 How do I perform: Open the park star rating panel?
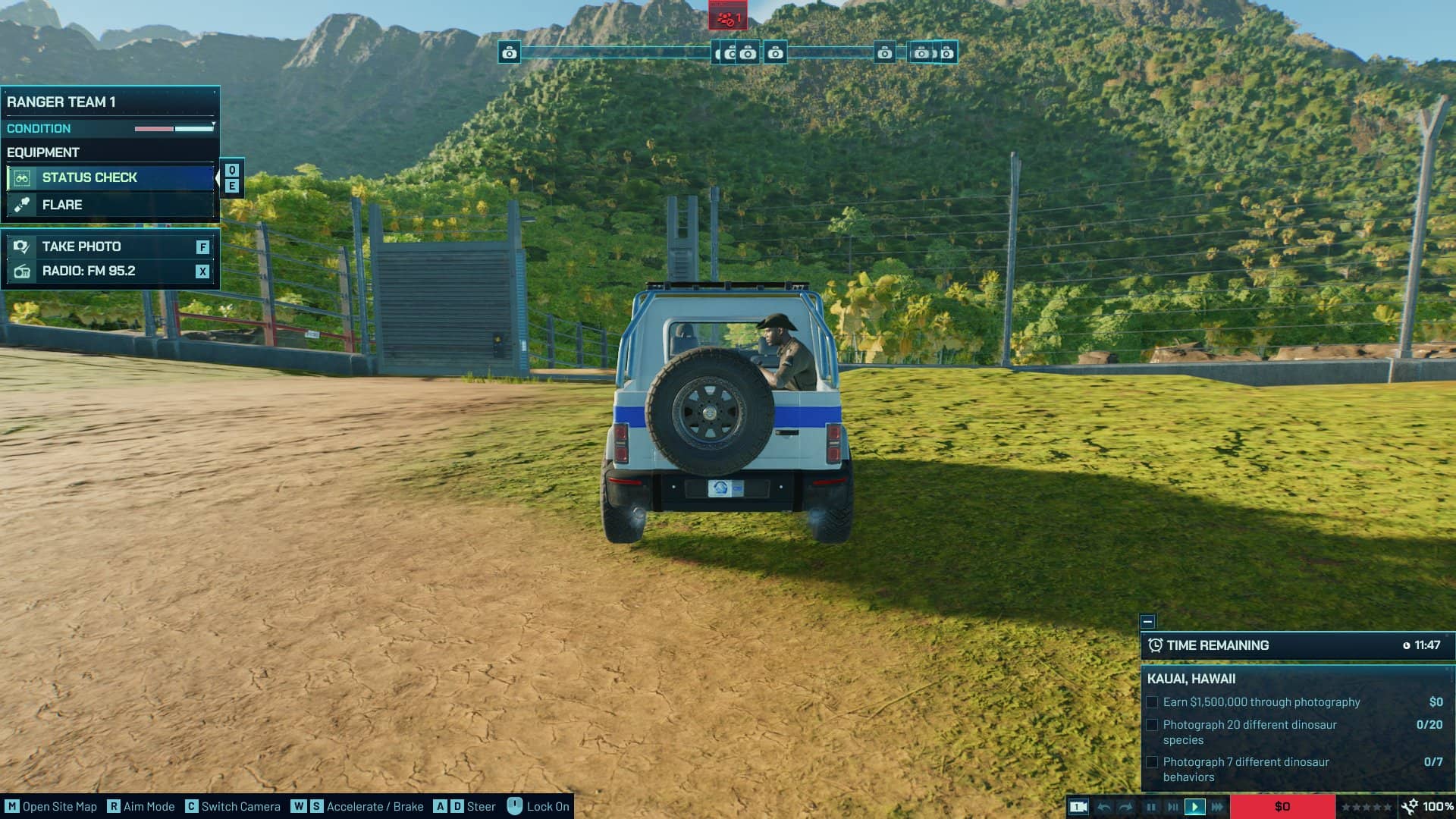1367,807
